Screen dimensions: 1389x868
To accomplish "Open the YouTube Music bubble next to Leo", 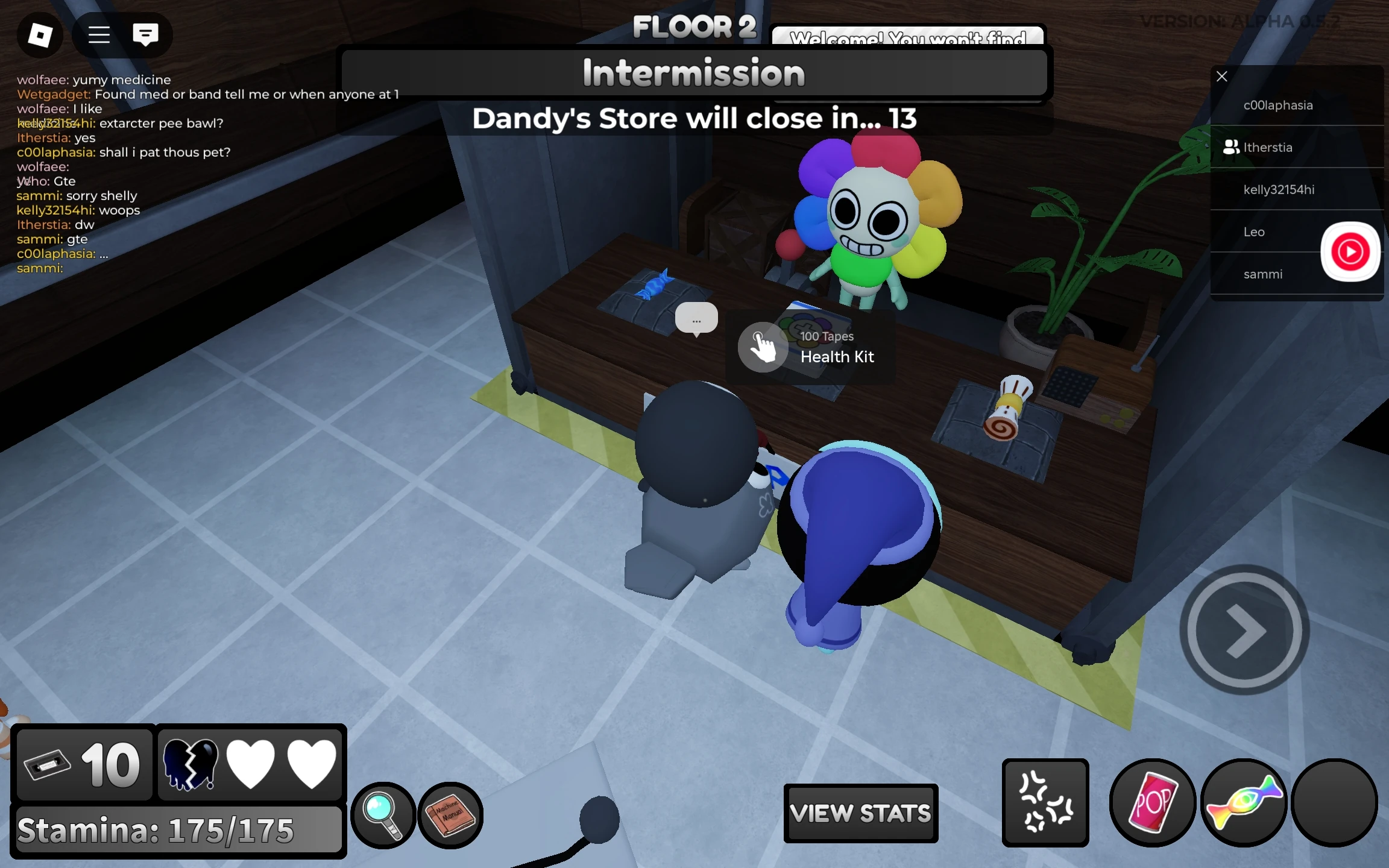I will 1352,251.
